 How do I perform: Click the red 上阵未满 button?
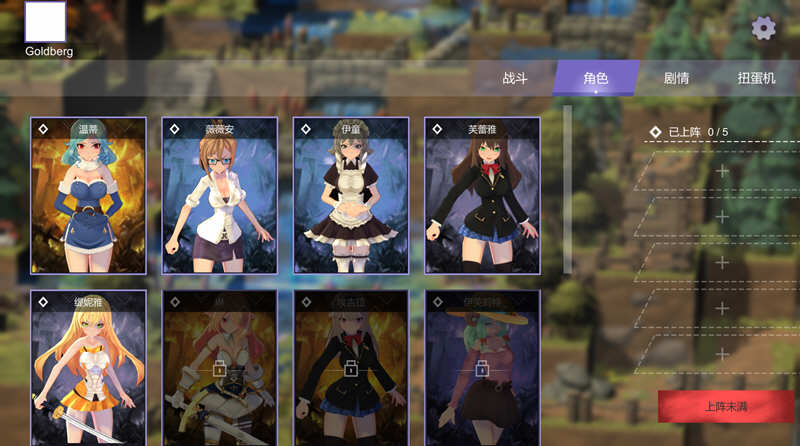[726, 406]
